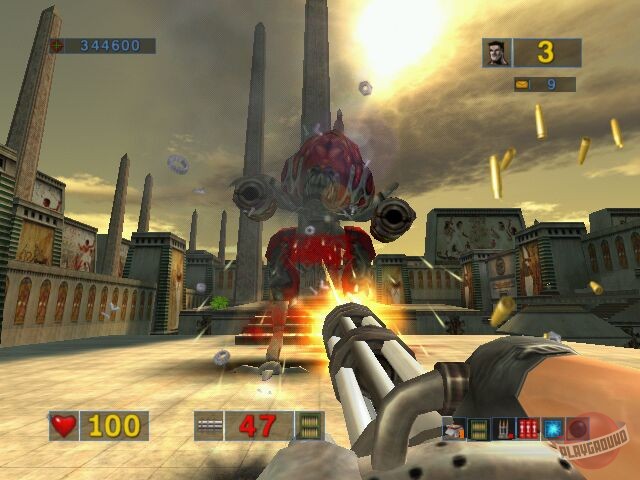
Task: Click the score target icon
Action: 57,45
